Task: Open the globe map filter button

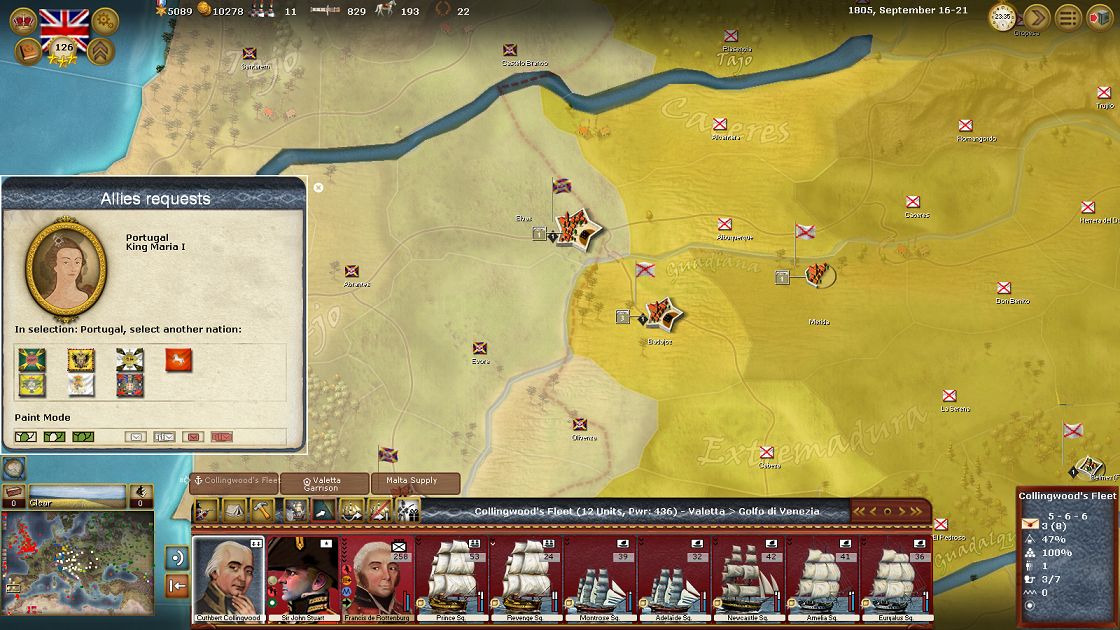Action: (14, 468)
